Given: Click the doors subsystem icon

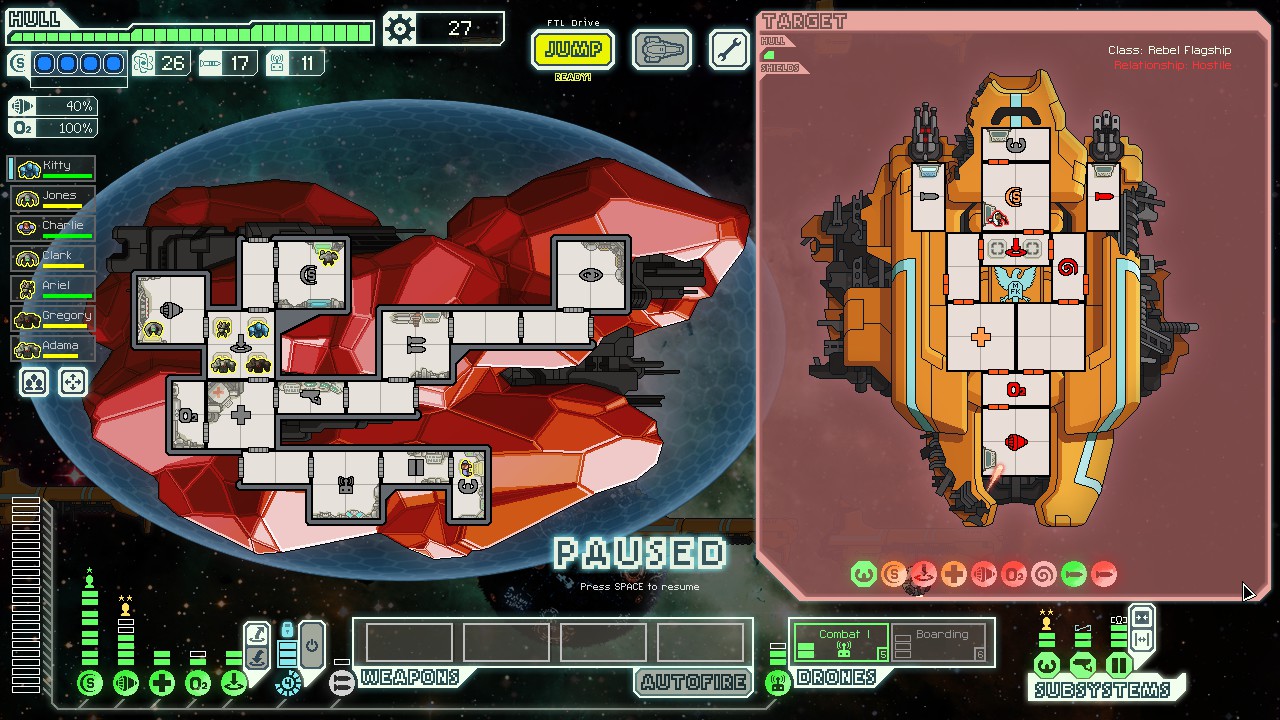Looking at the screenshot, I should click(x=1119, y=665).
